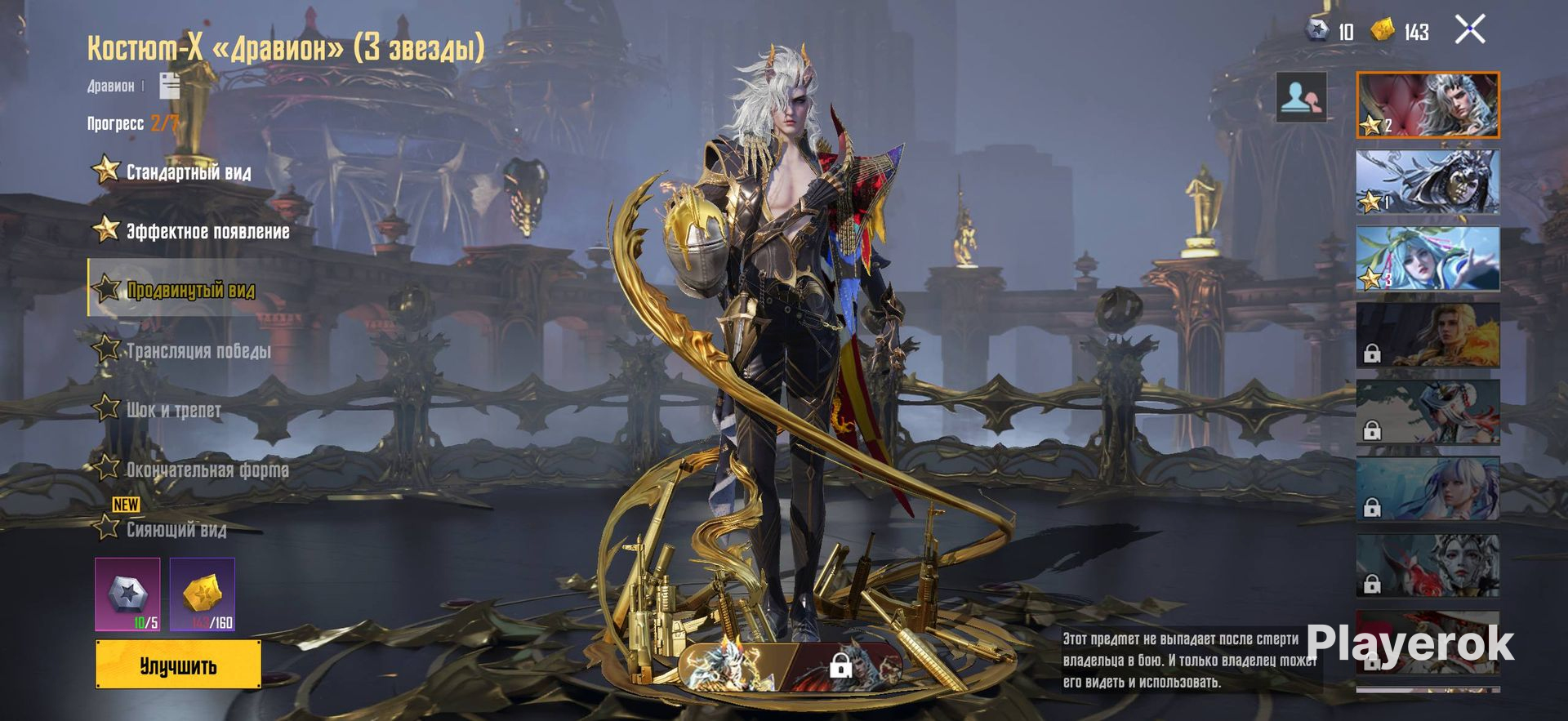
Task: Open the Трансляция победы stage
Action: [198, 351]
